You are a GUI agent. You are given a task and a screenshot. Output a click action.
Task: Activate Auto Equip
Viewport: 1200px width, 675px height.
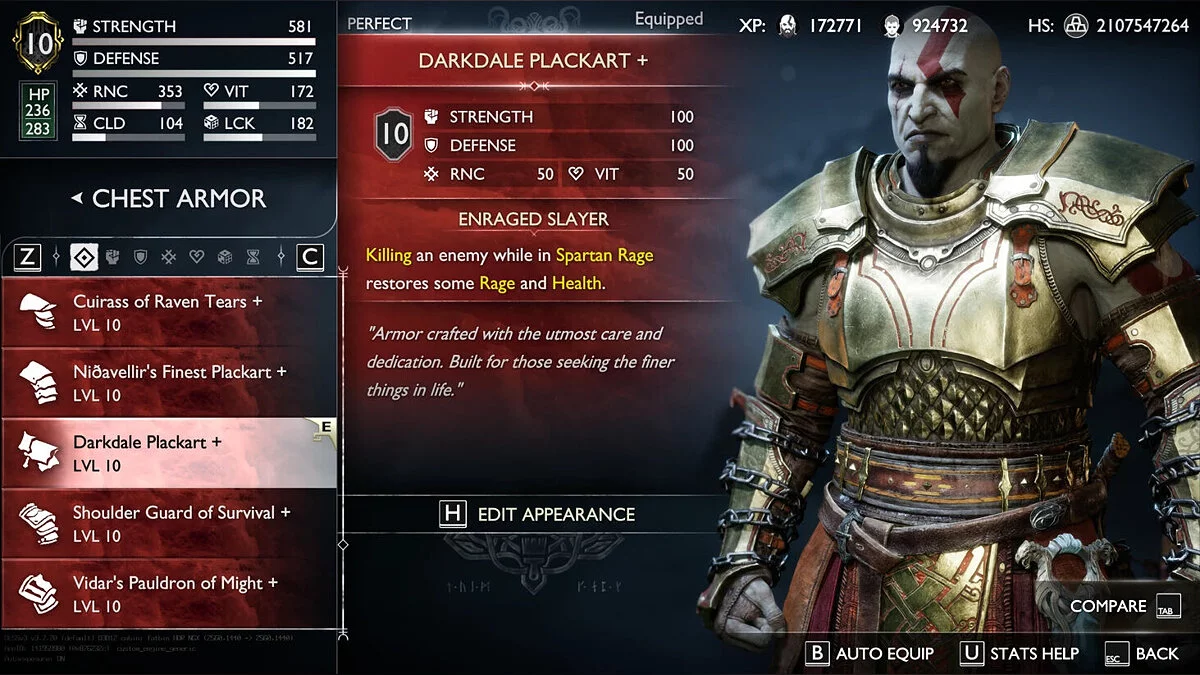click(x=870, y=653)
